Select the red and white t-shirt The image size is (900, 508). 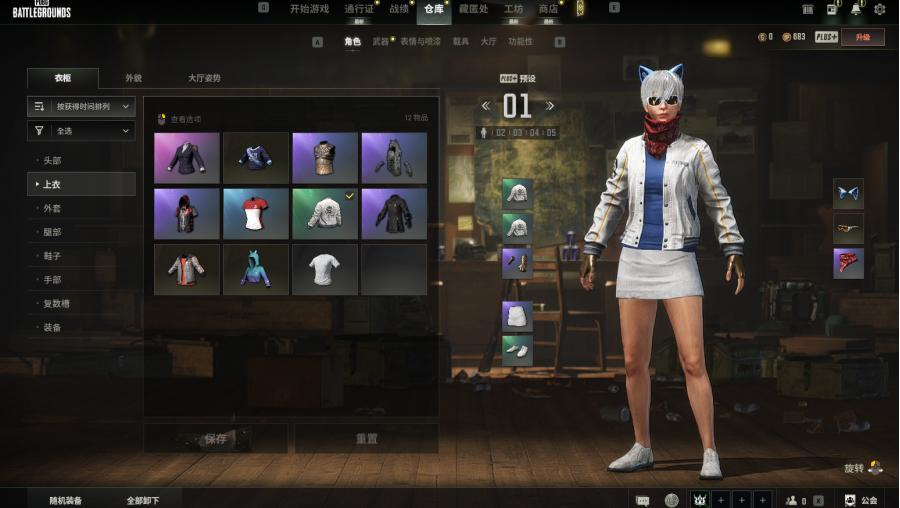click(256, 214)
